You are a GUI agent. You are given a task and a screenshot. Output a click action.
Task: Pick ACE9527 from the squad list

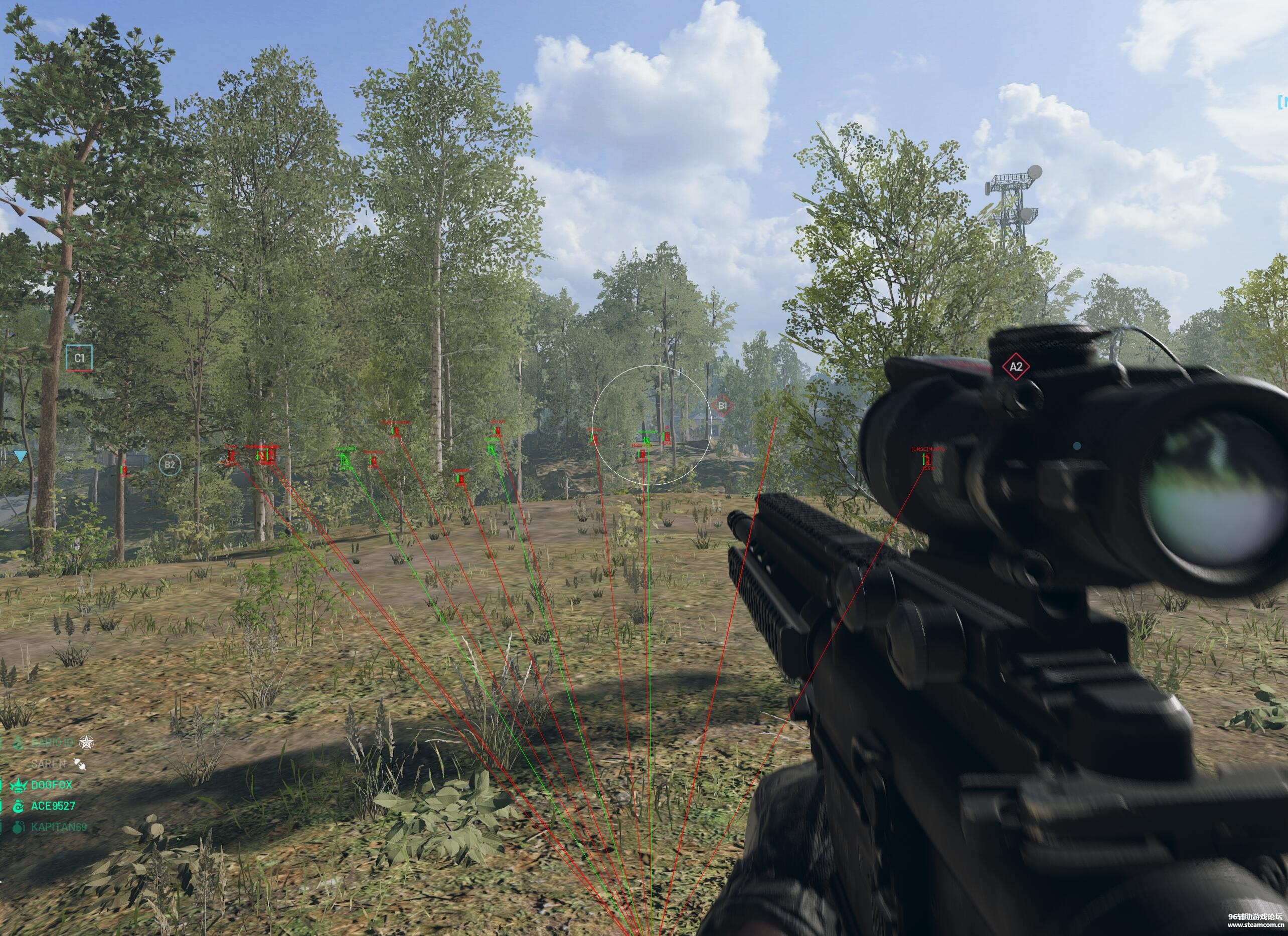tap(53, 806)
